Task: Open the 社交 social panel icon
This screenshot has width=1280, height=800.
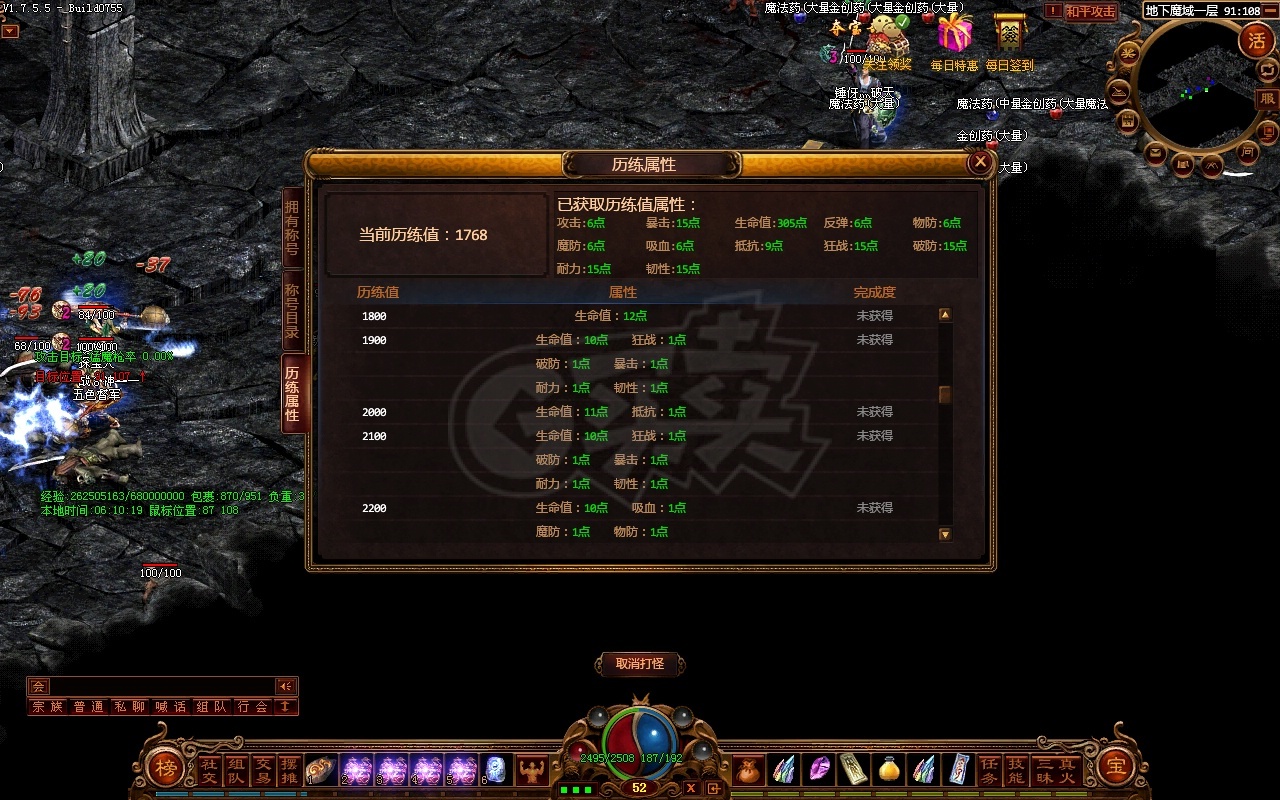Action: pyautogui.click(x=207, y=770)
